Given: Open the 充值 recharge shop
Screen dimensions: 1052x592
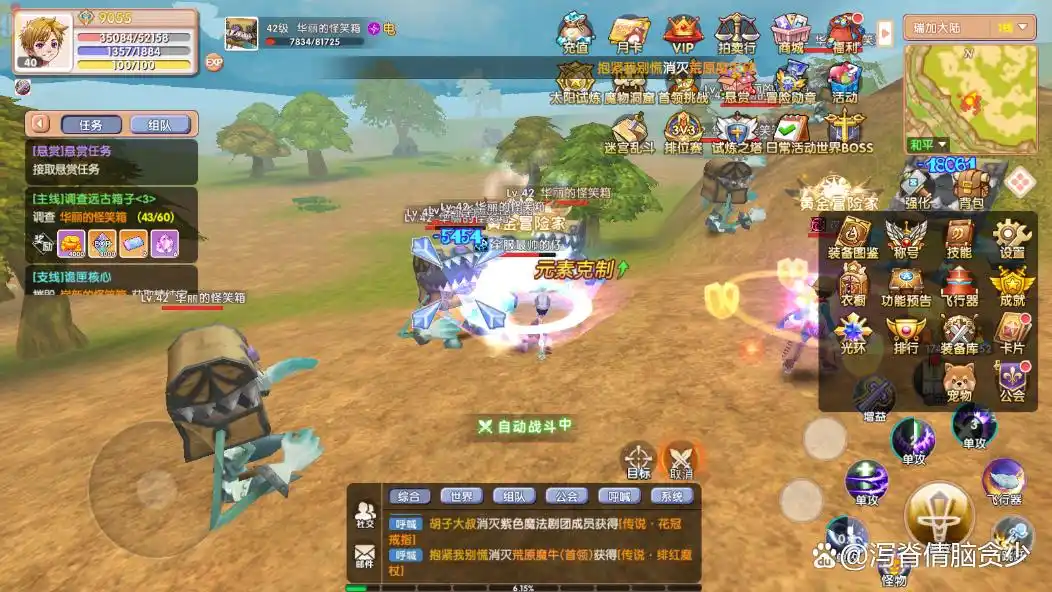Looking at the screenshot, I should click(576, 33).
